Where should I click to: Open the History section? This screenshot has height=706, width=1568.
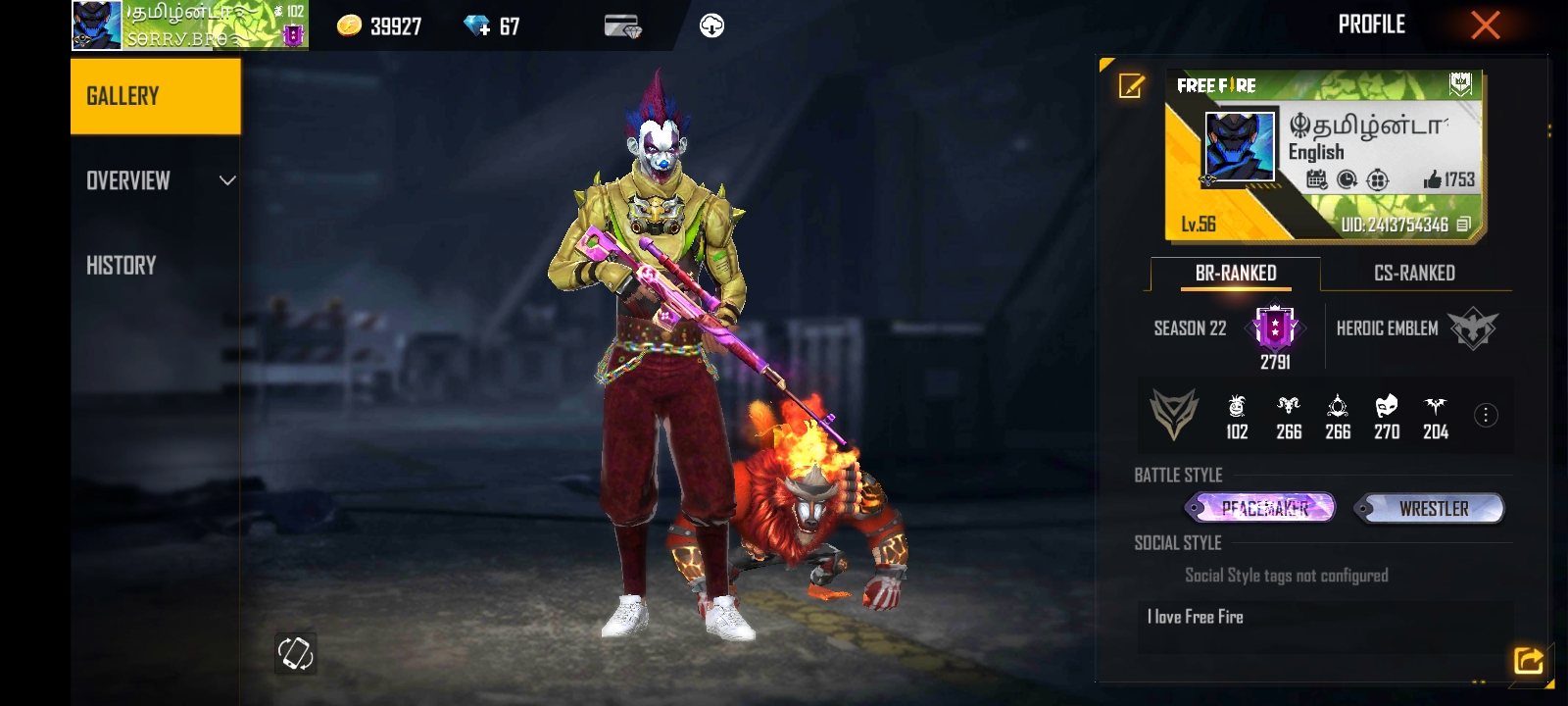pyautogui.click(x=122, y=266)
